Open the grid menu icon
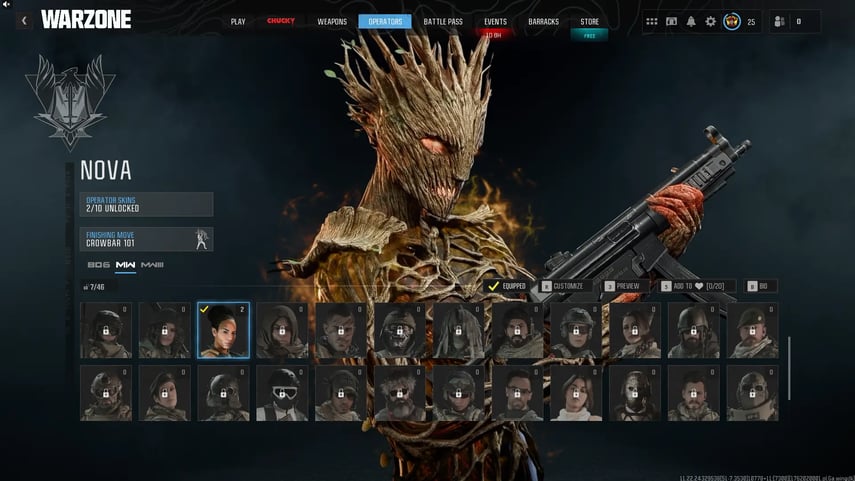The width and height of the screenshot is (855, 481). [x=652, y=21]
